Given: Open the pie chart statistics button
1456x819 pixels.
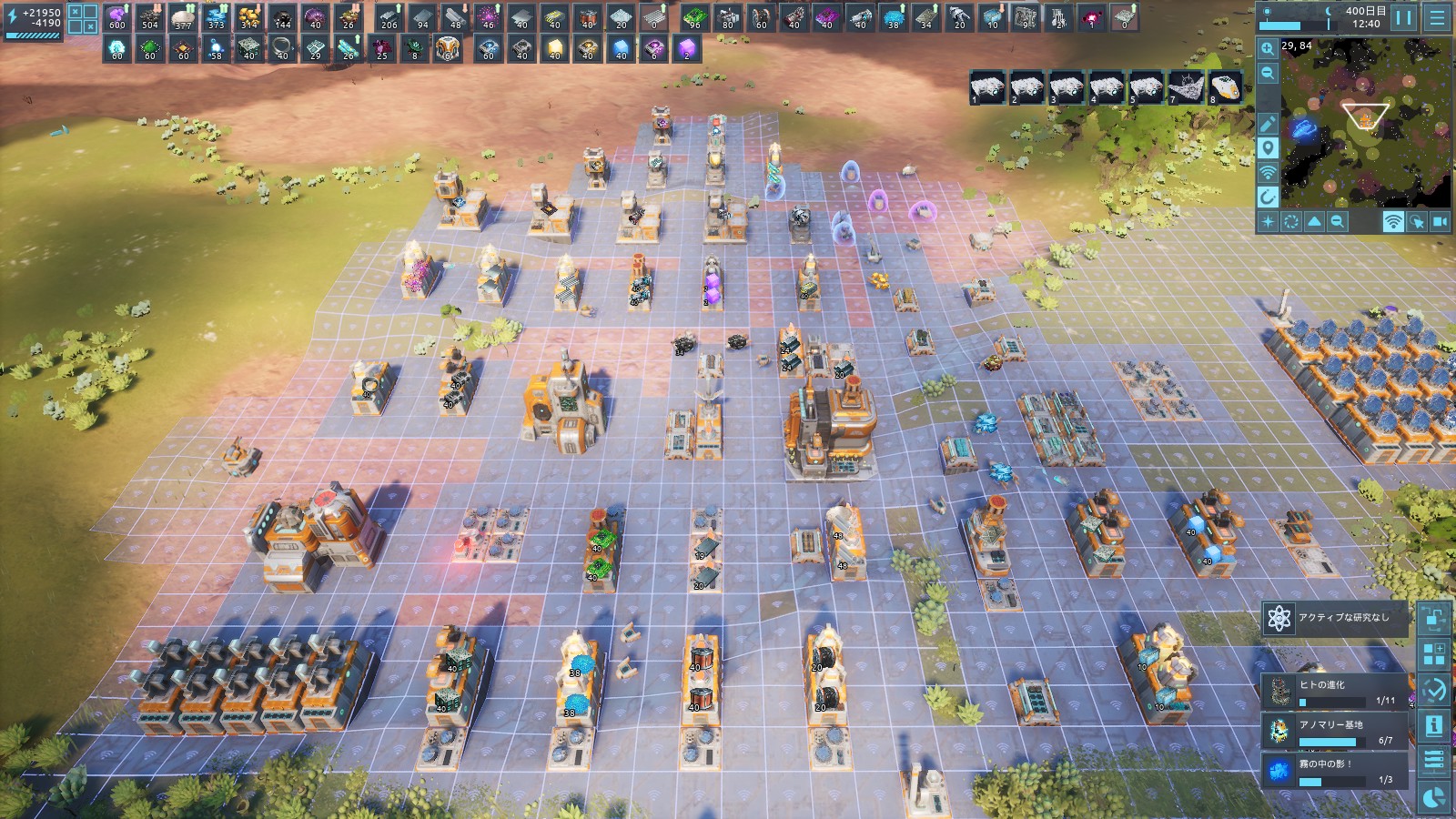Looking at the screenshot, I should 1434,797.
